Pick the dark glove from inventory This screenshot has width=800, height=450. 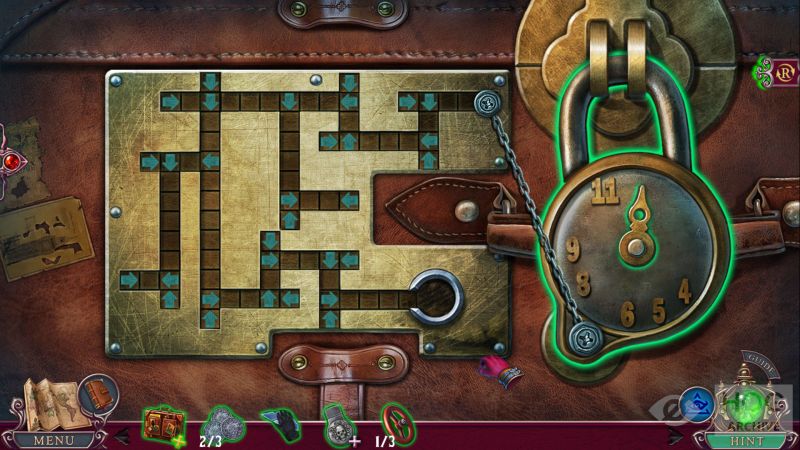(x=278, y=424)
